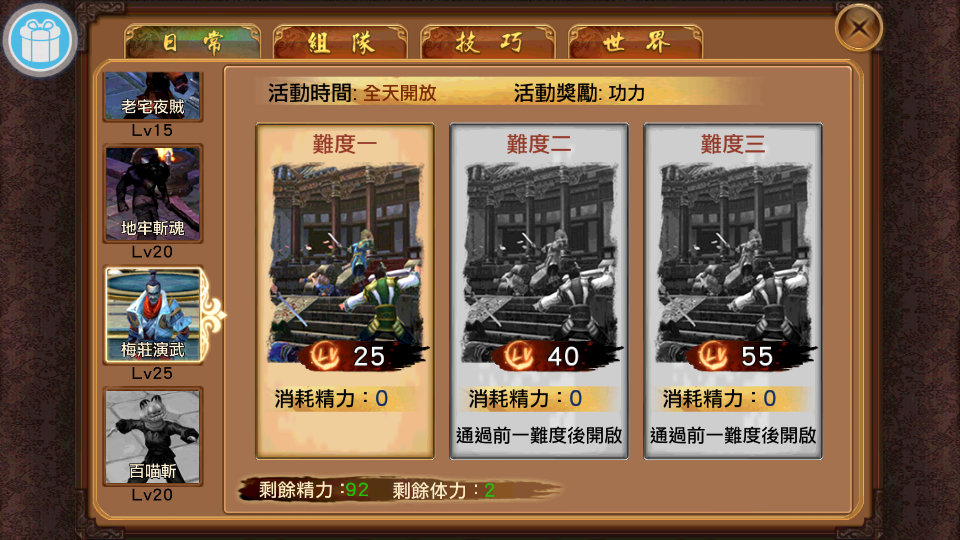Open the gift box icon

pos(41,40)
